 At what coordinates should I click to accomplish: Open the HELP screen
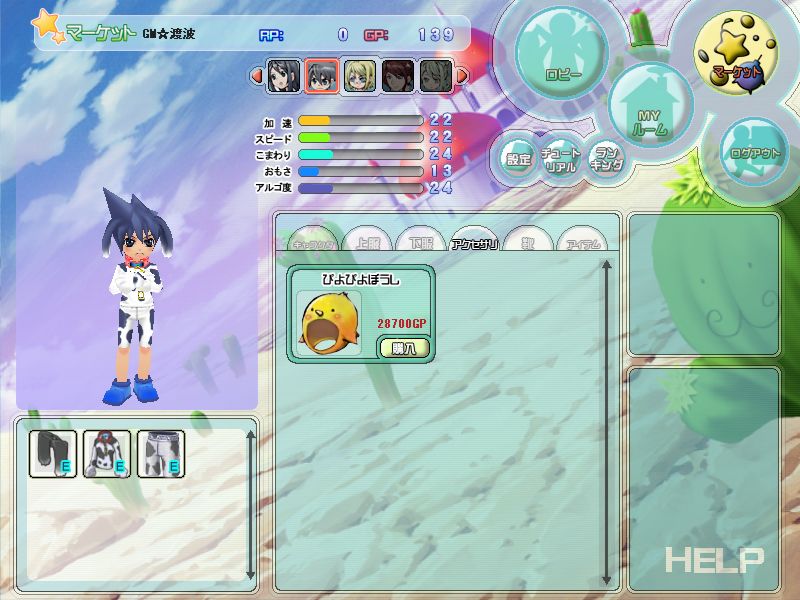click(x=714, y=560)
